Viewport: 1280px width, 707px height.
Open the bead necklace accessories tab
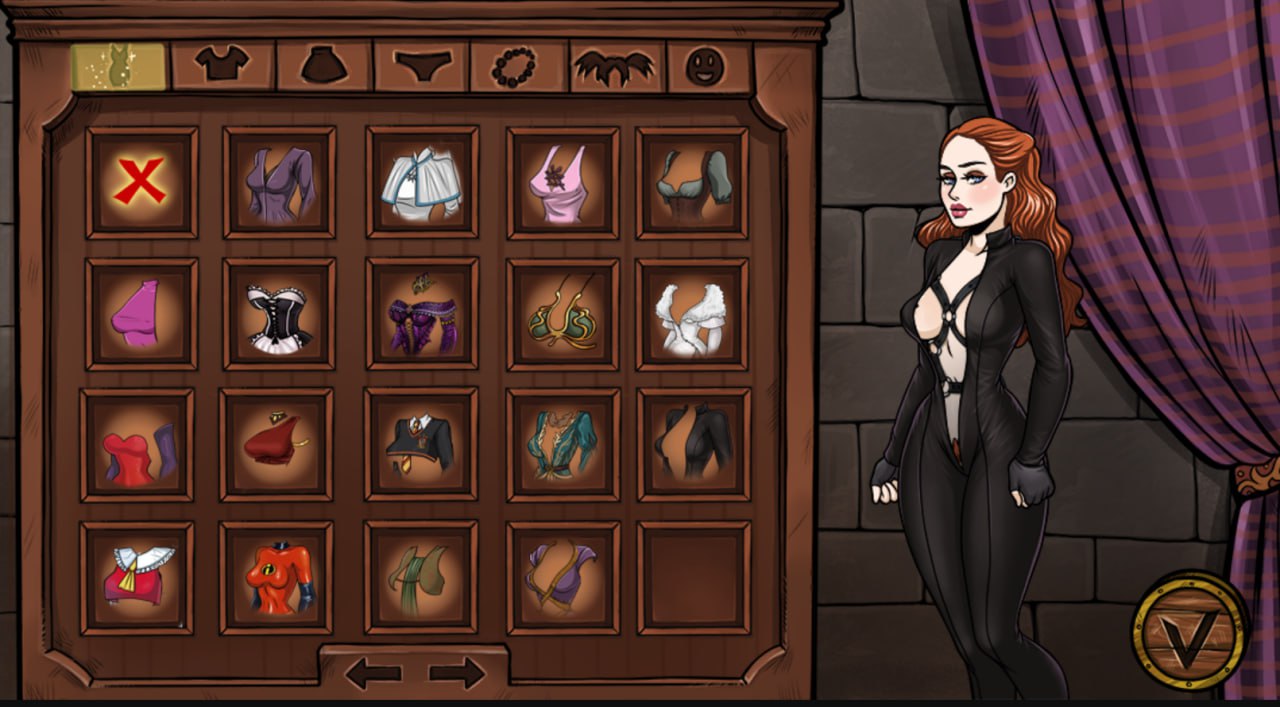click(518, 66)
